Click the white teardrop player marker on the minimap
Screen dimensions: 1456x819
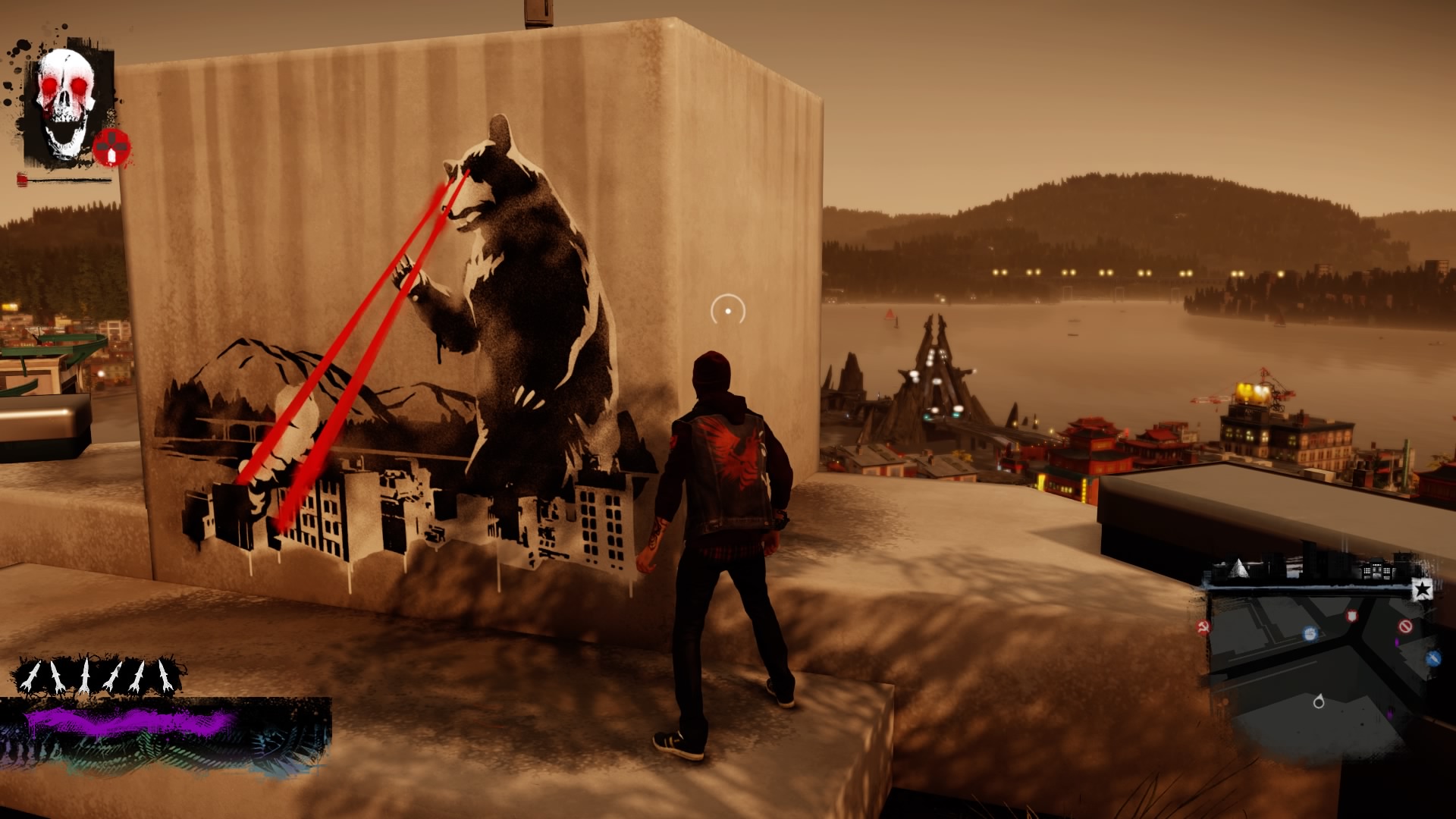[x=1319, y=701]
